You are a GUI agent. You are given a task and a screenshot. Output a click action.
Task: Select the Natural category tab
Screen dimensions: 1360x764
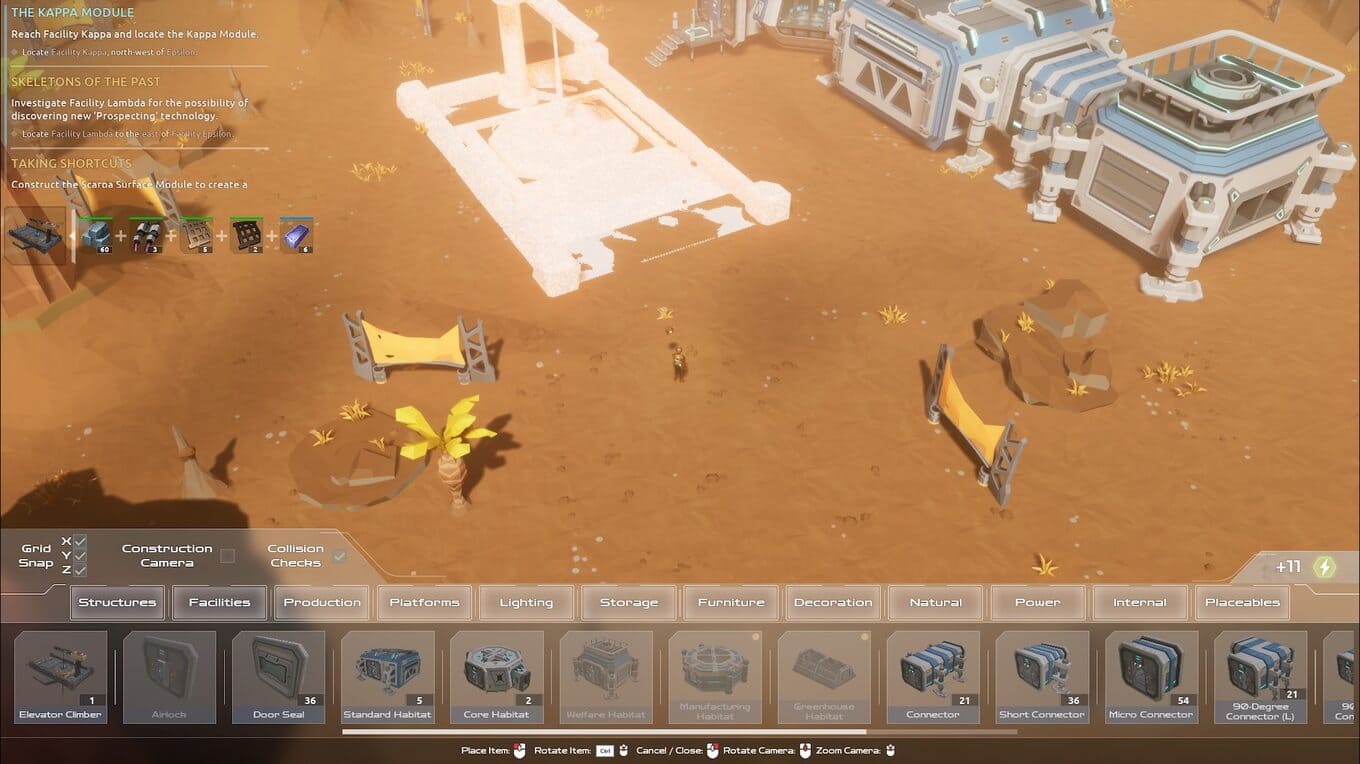coord(936,602)
